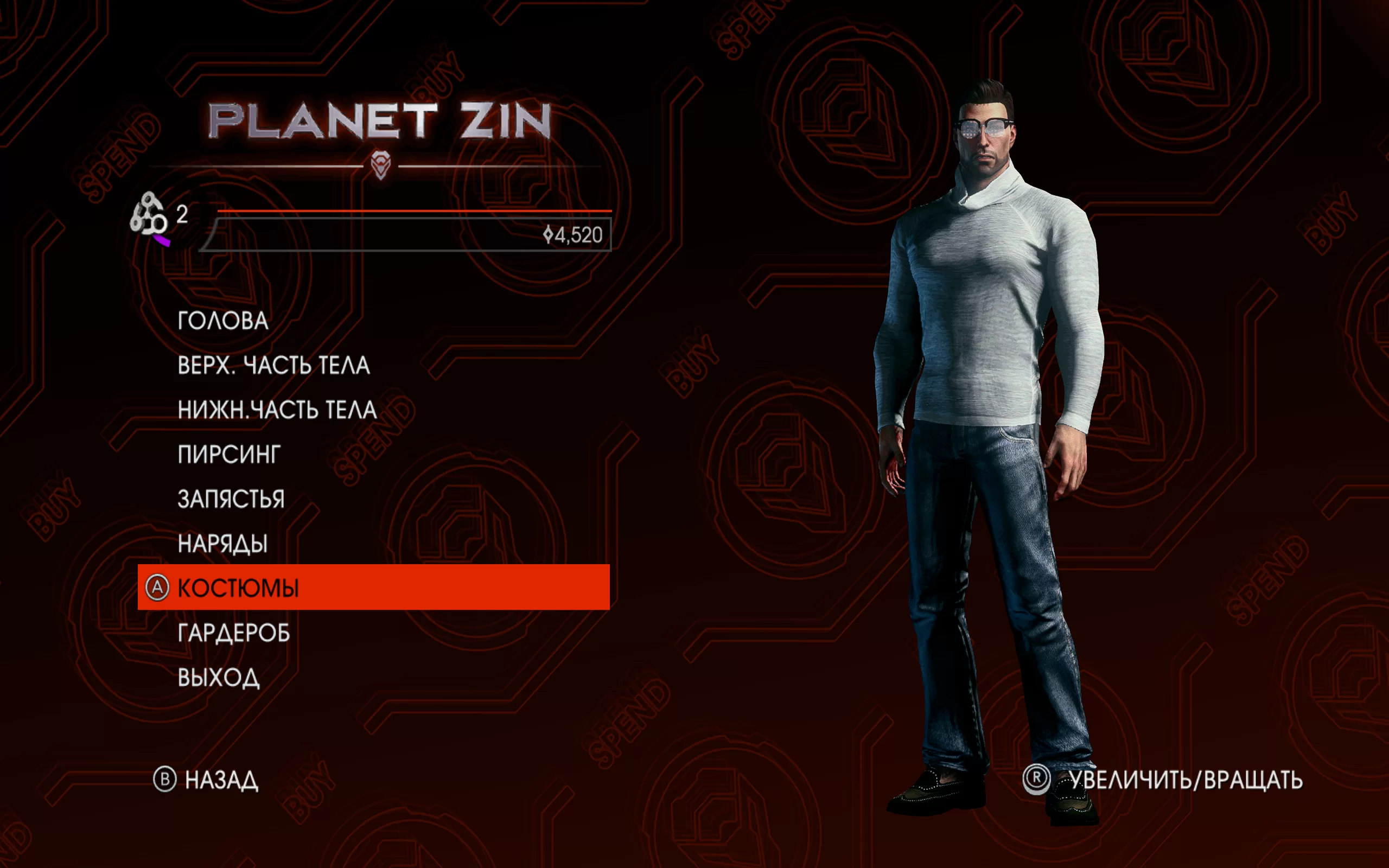
Task: Select the ЗАПЯСТЬЯ entry
Action: (x=231, y=500)
